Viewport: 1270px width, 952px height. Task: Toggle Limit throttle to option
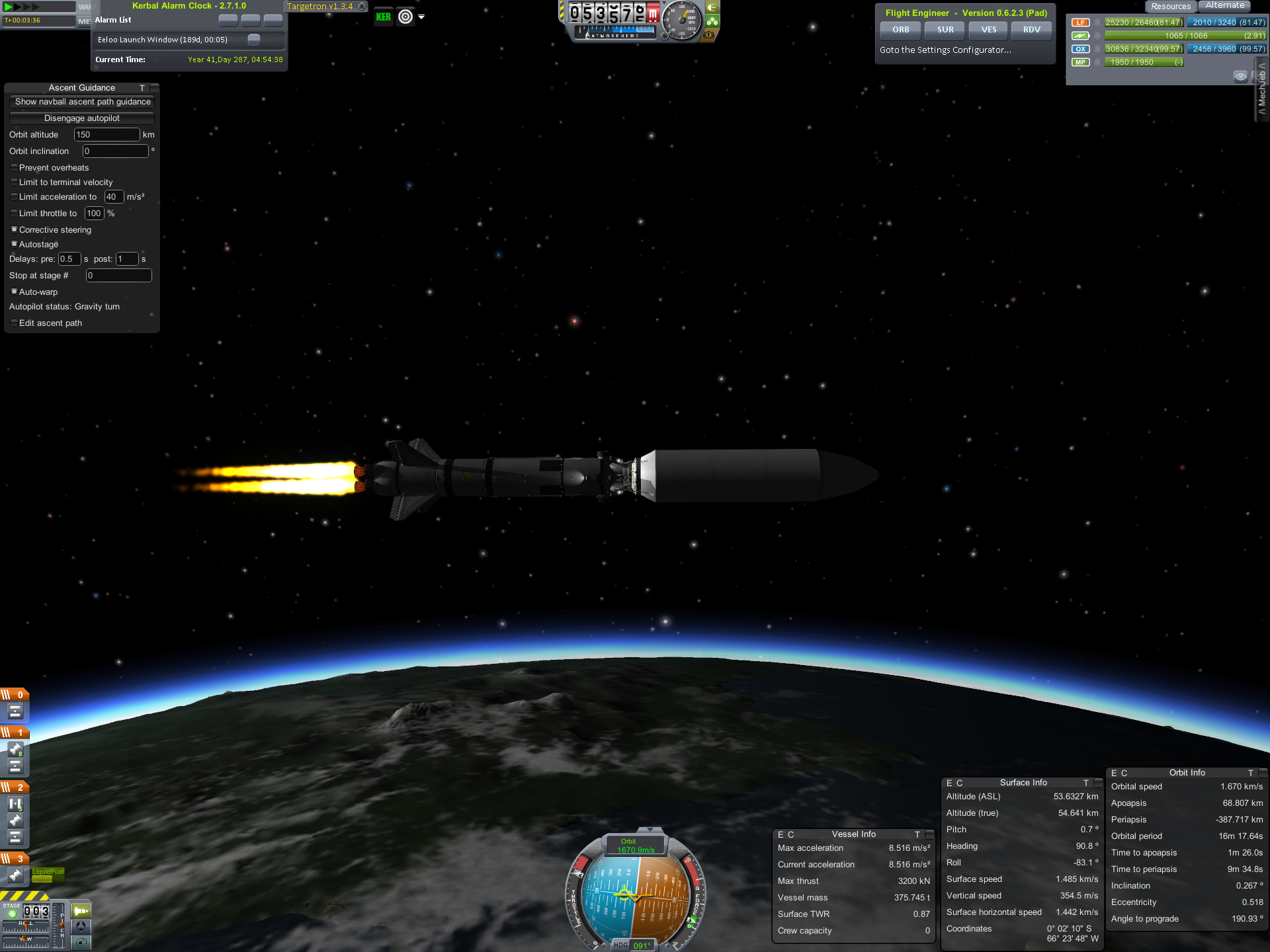click(x=14, y=214)
